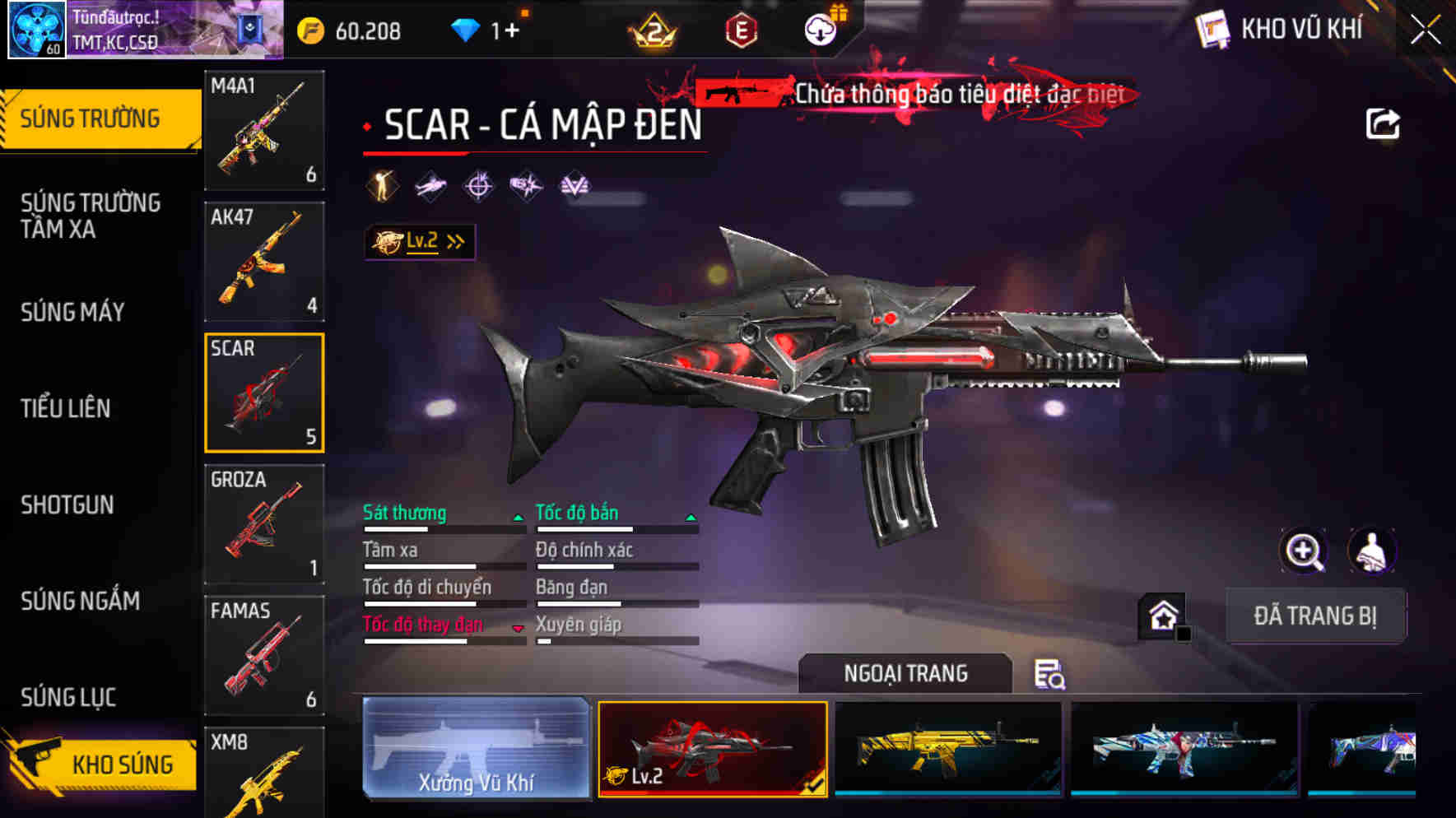This screenshot has height=818, width=1456.
Task: Select the GROZA weapon thumbnail
Action: 263,524
